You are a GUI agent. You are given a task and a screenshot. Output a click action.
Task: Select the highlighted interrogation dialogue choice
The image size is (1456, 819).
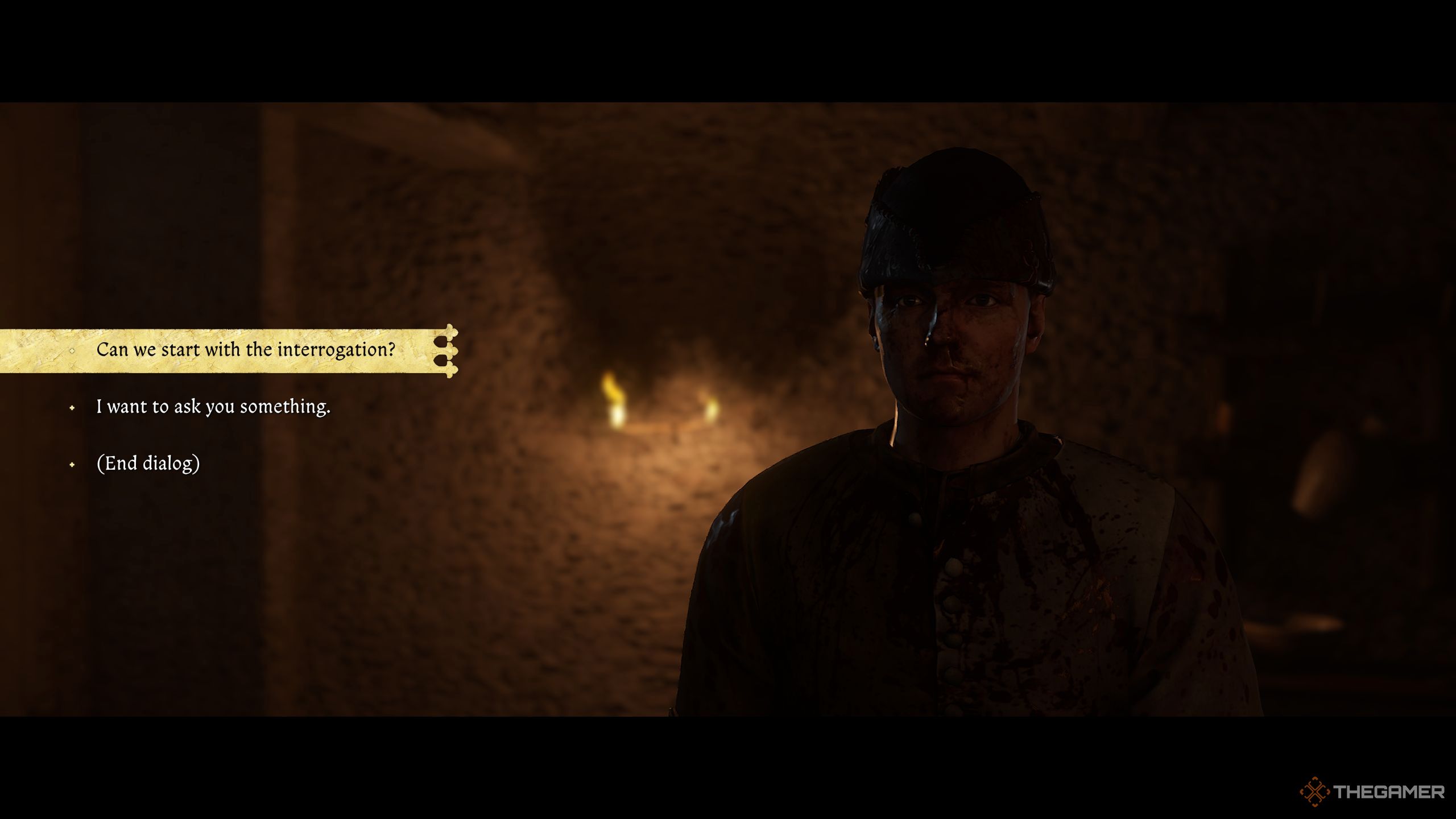247,351
